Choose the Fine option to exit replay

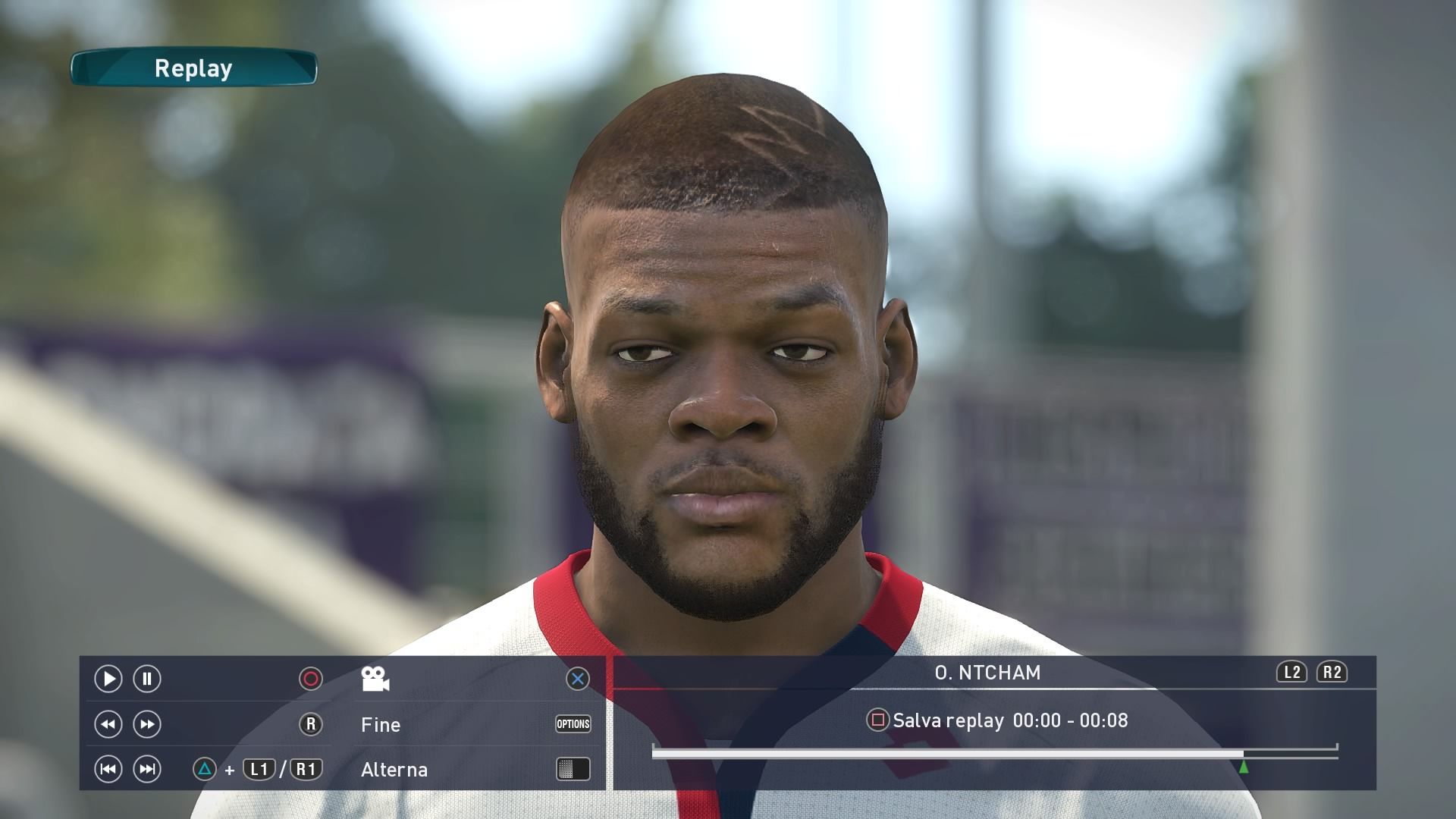click(381, 725)
